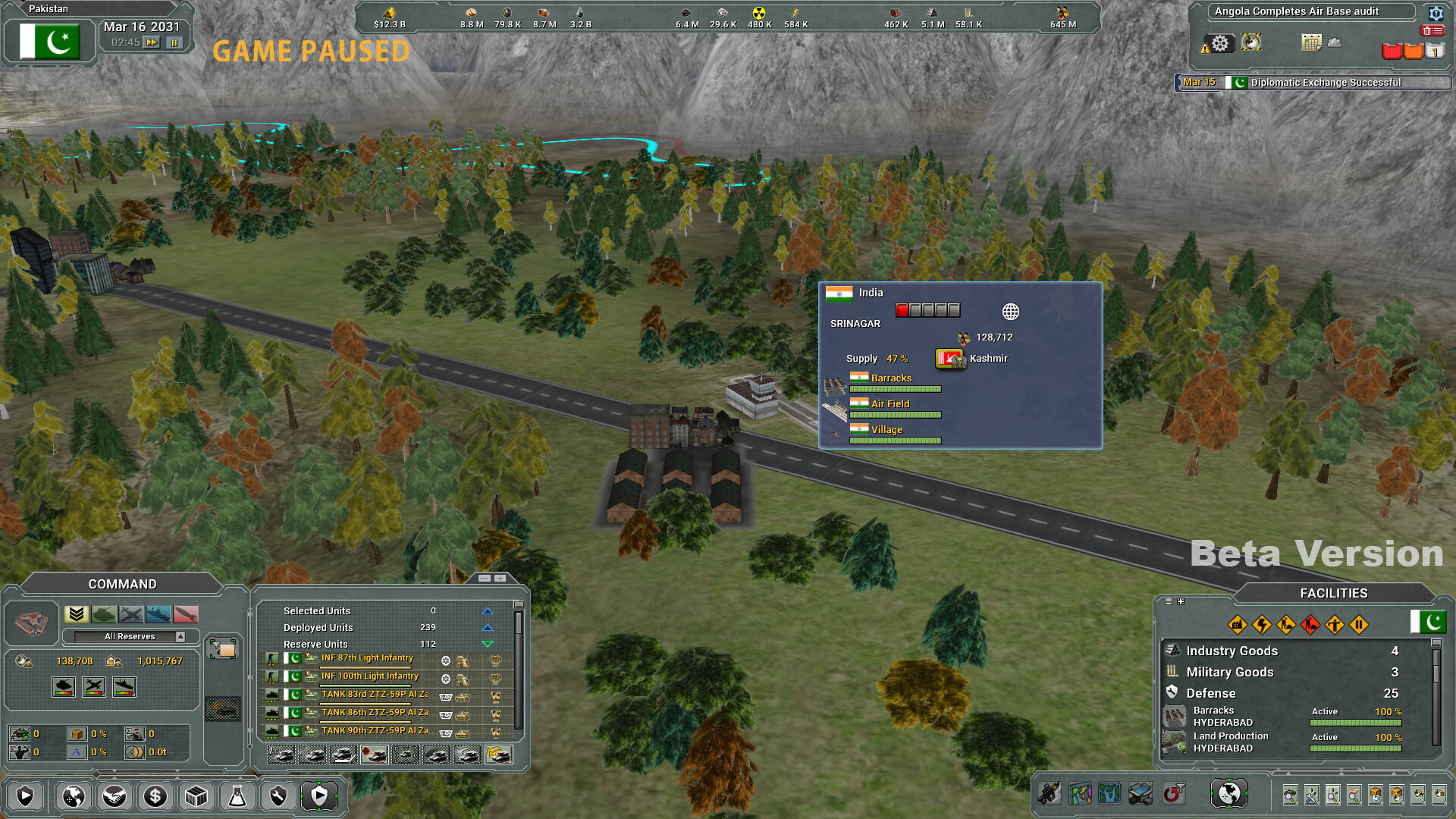Click the Barracks HYDERABAD progress bar
The width and height of the screenshot is (1456, 819).
[1354, 723]
